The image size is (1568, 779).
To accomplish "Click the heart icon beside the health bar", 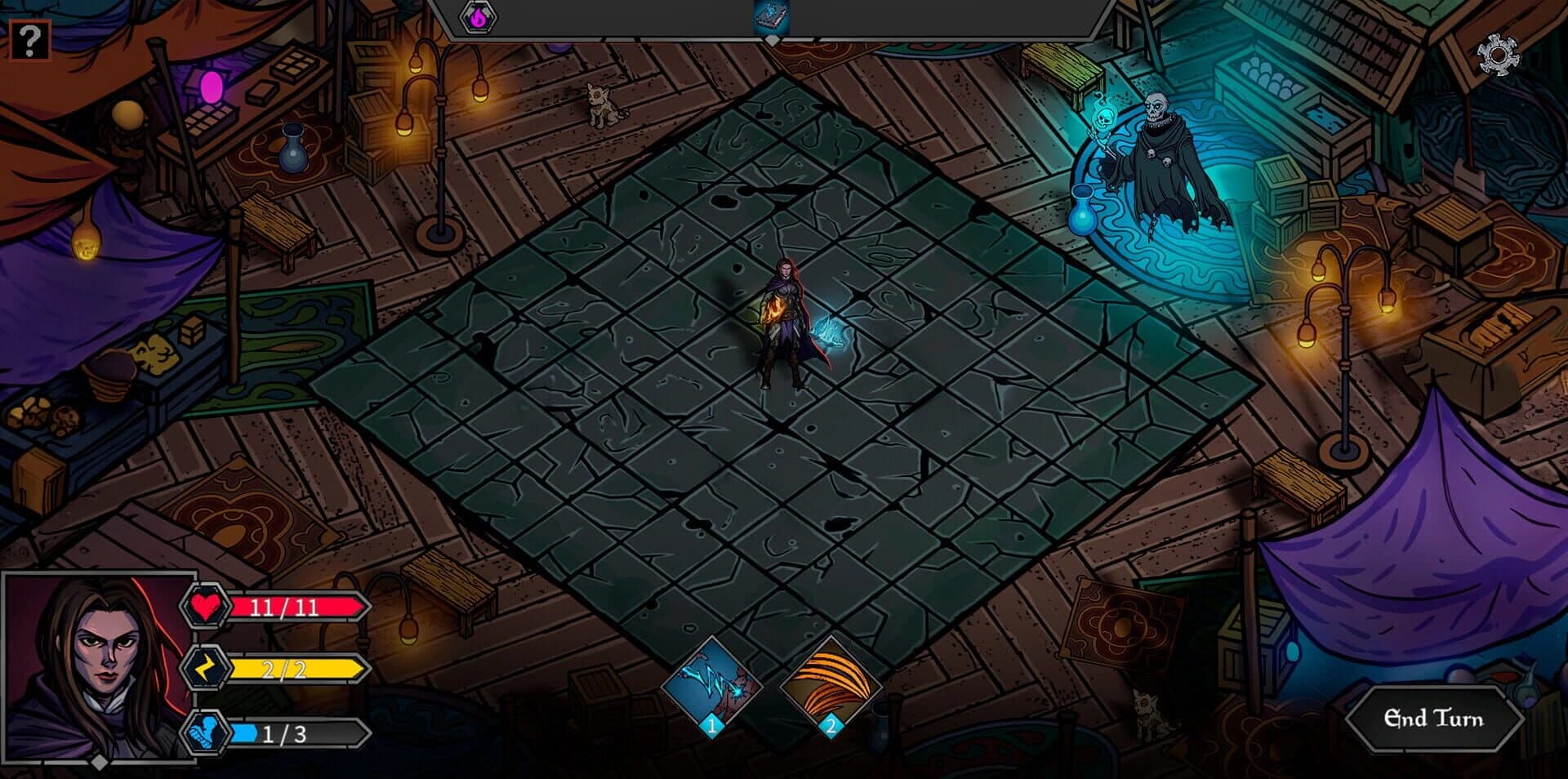I will (207, 607).
